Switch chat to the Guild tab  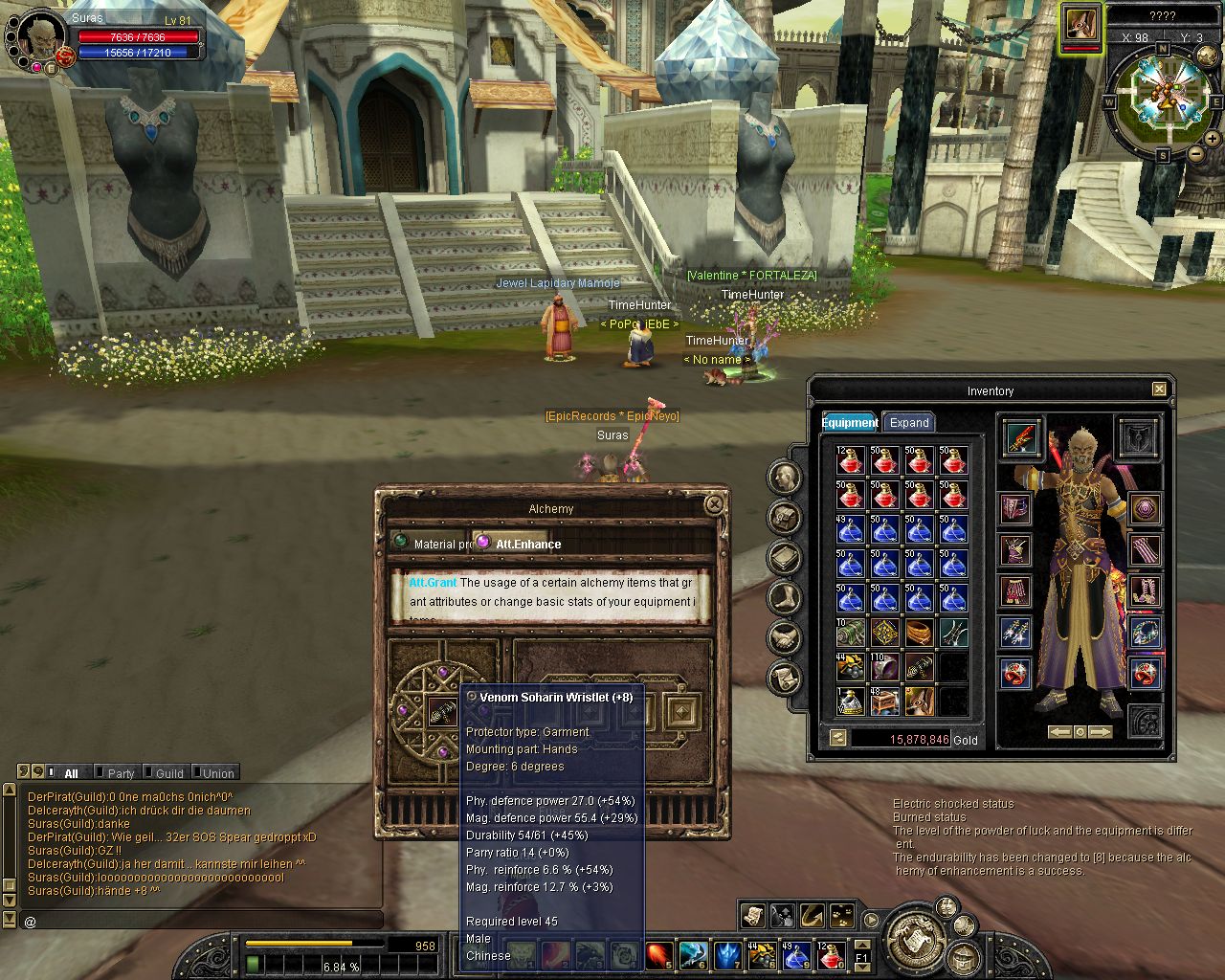click(x=168, y=773)
